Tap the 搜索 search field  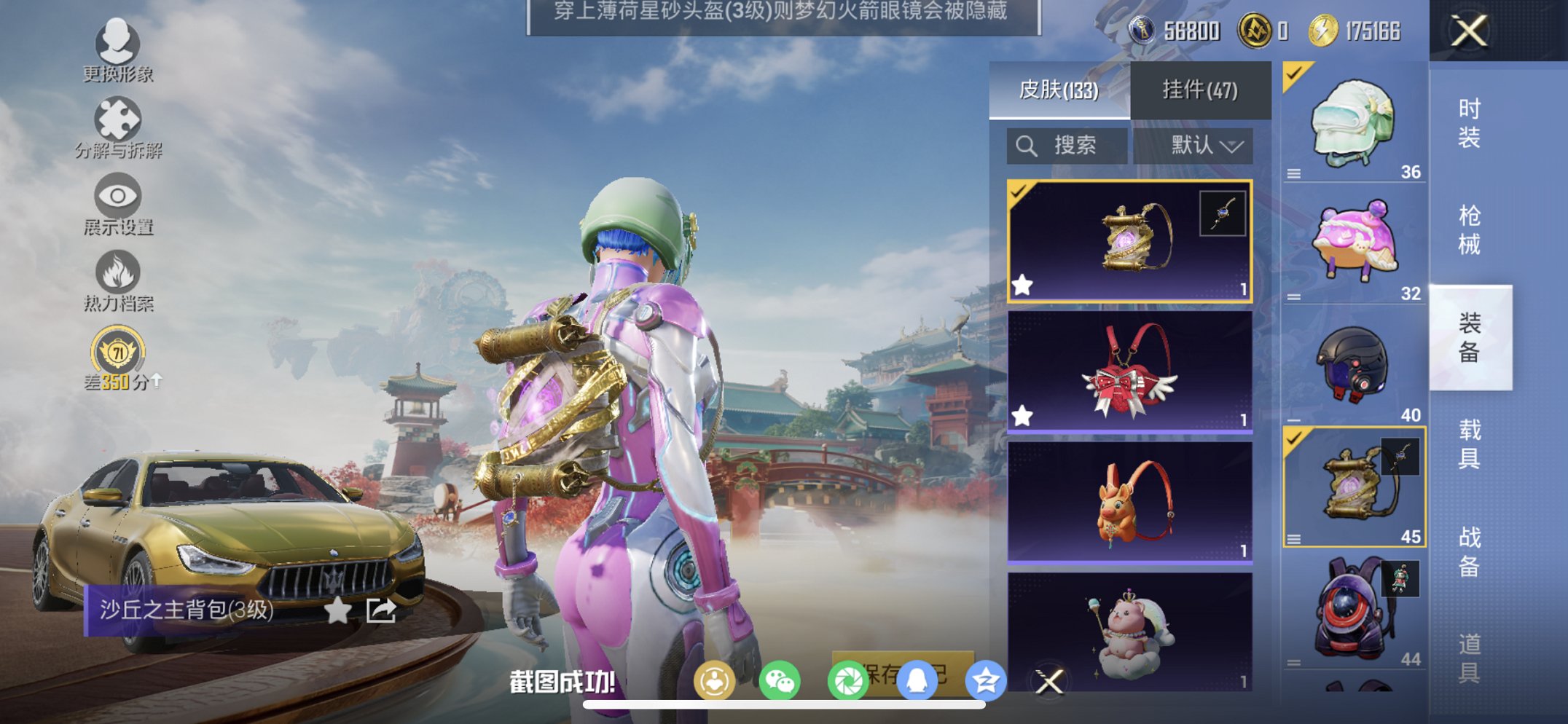1066,145
